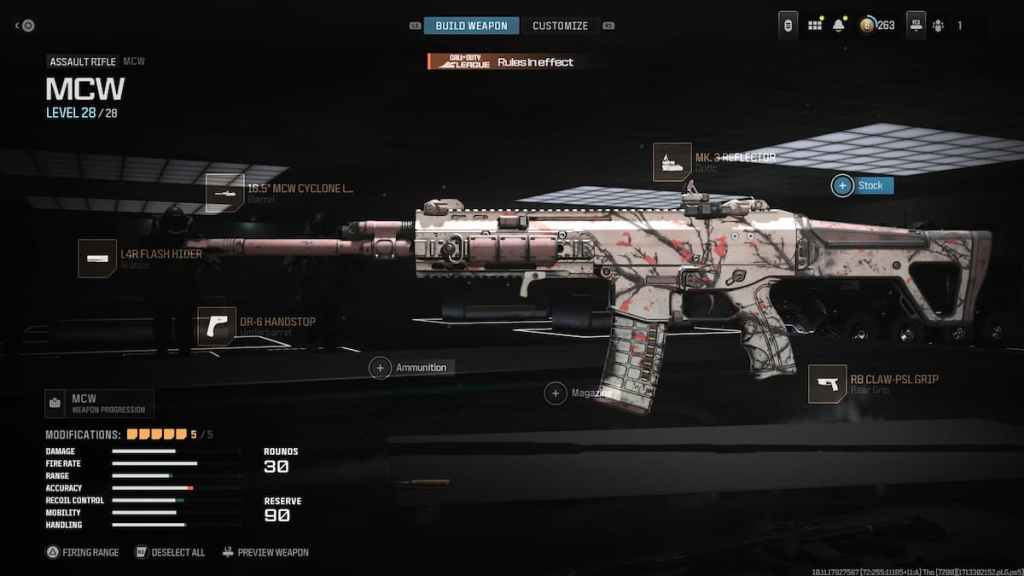Add an Ammunition attachment

[380, 368]
